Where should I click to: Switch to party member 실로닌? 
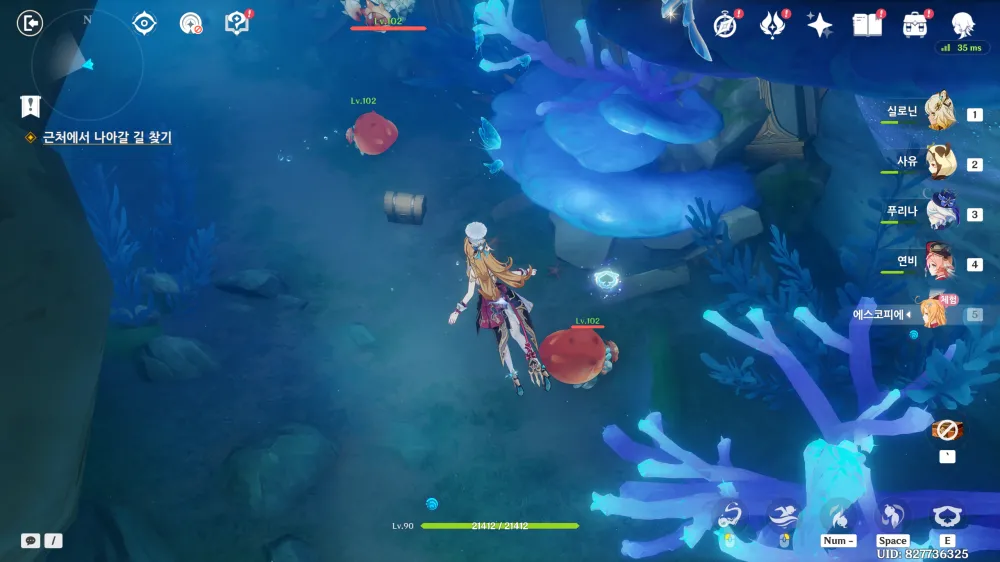[x=940, y=112]
